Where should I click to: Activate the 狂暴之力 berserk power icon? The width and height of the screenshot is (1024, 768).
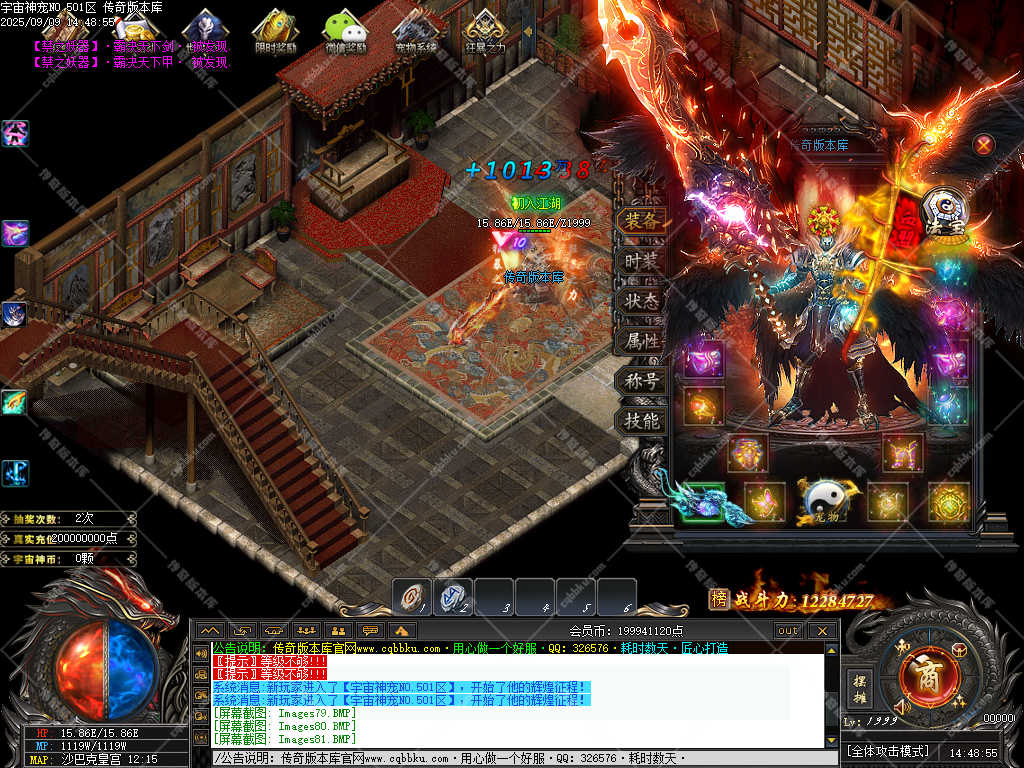(485, 30)
